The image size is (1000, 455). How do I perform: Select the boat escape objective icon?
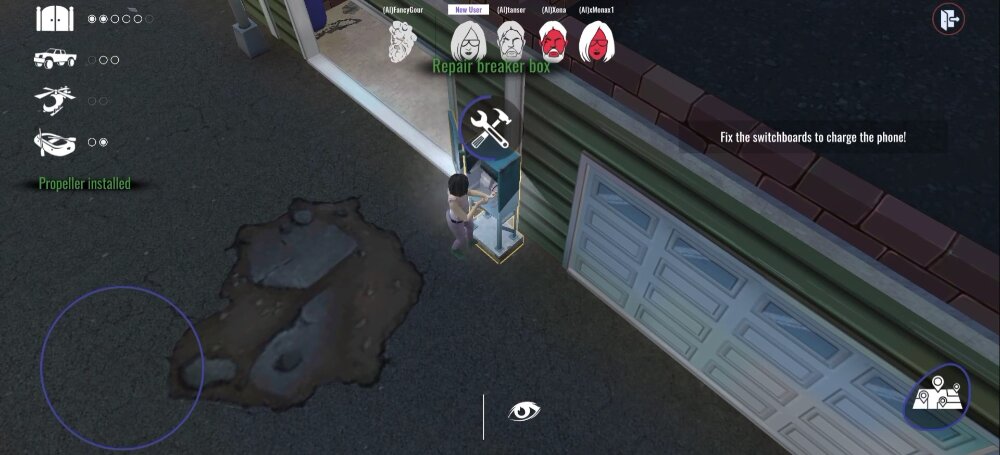55,142
